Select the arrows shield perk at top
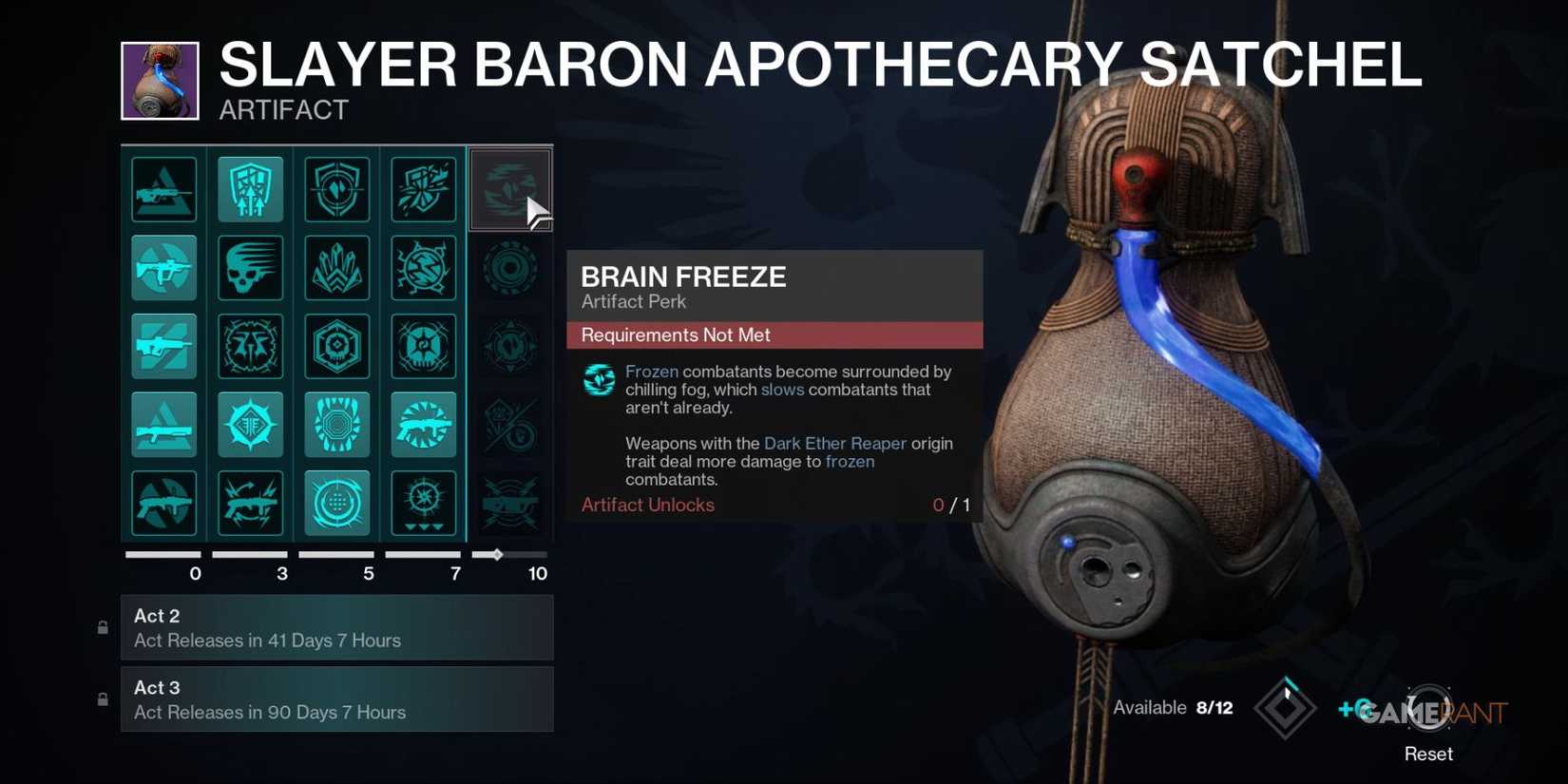The image size is (1568, 784). [250, 188]
